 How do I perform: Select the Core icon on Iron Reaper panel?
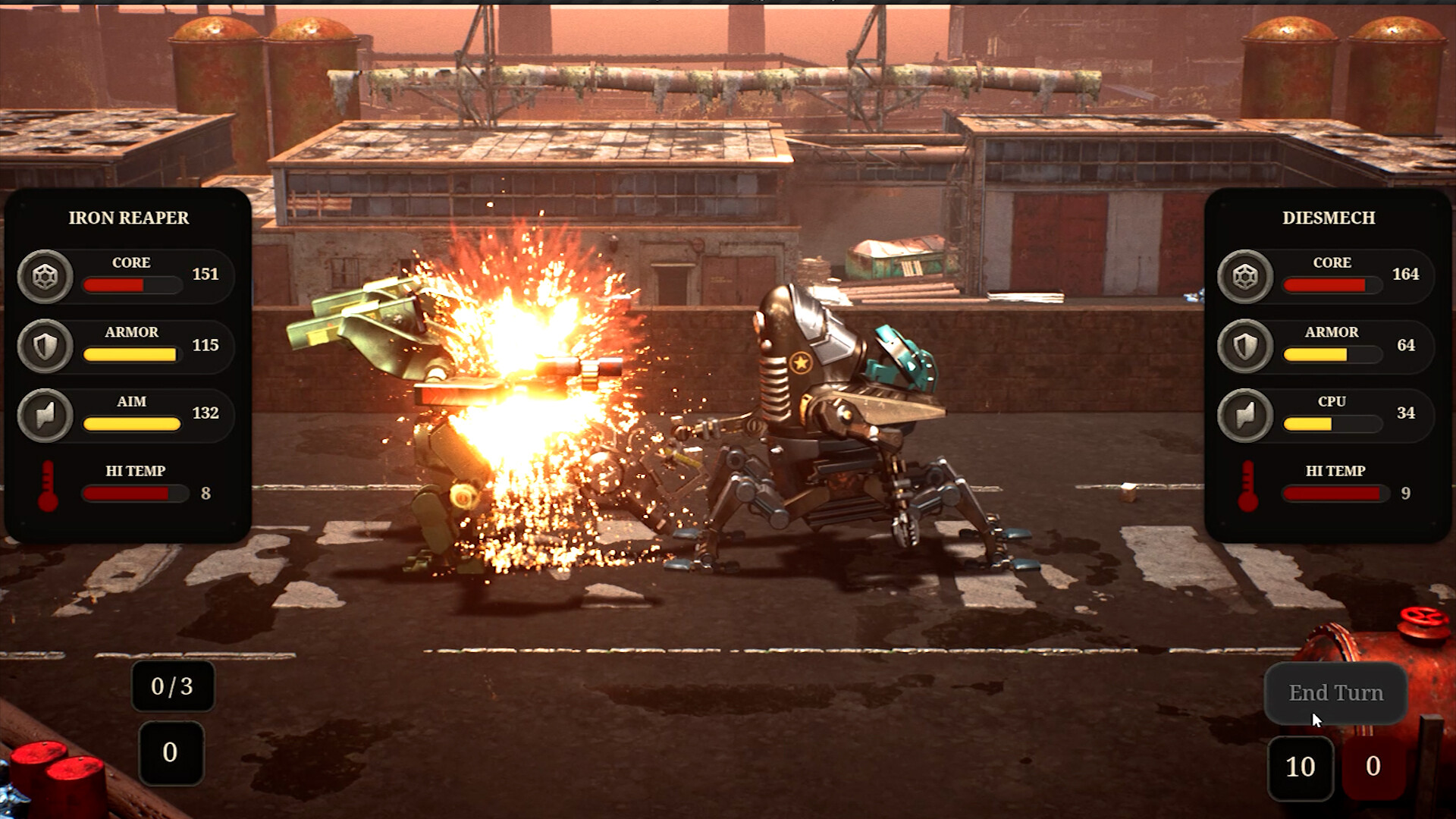(x=46, y=275)
